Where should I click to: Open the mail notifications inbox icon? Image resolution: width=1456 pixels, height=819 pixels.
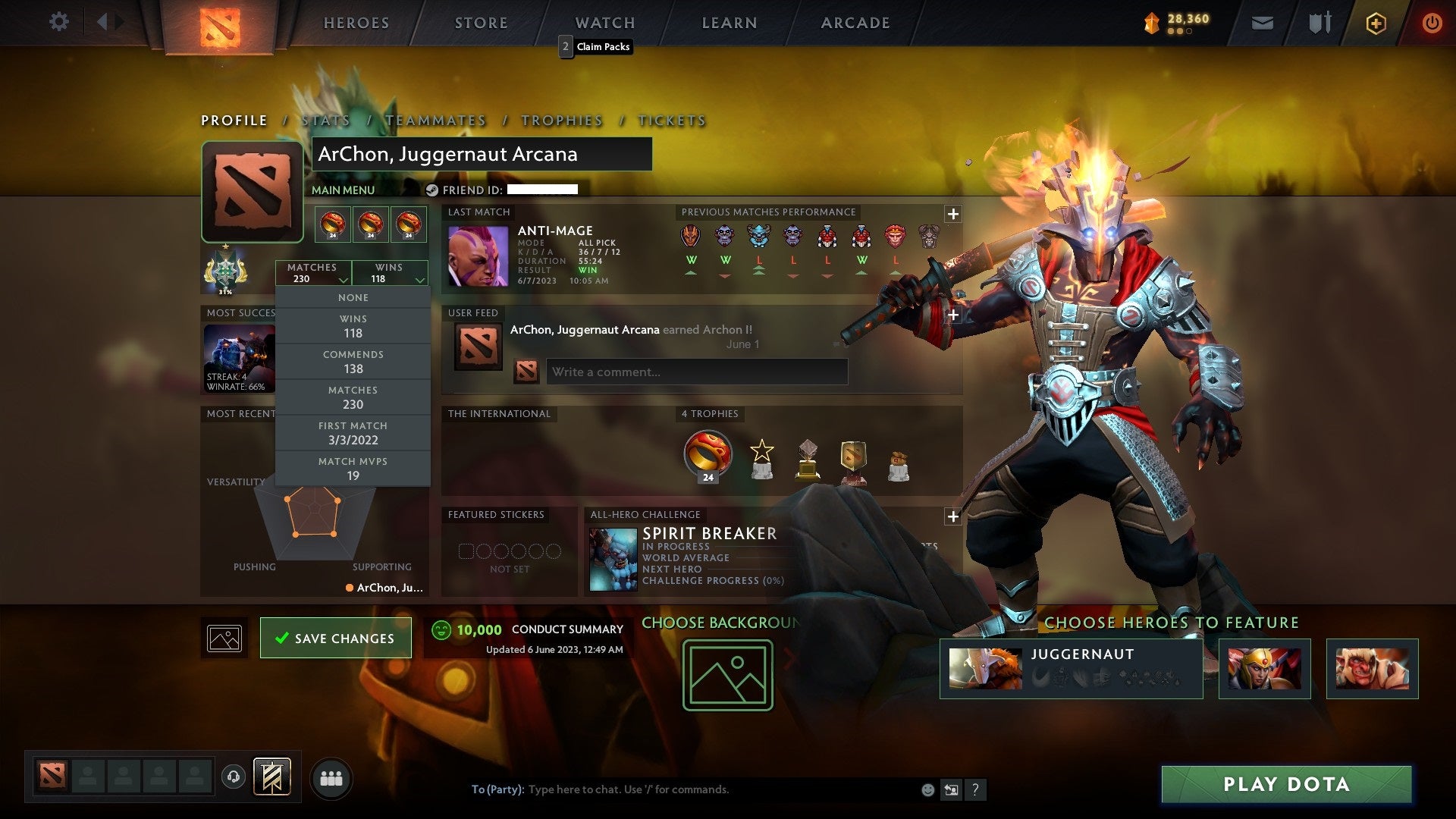pos(1263,23)
